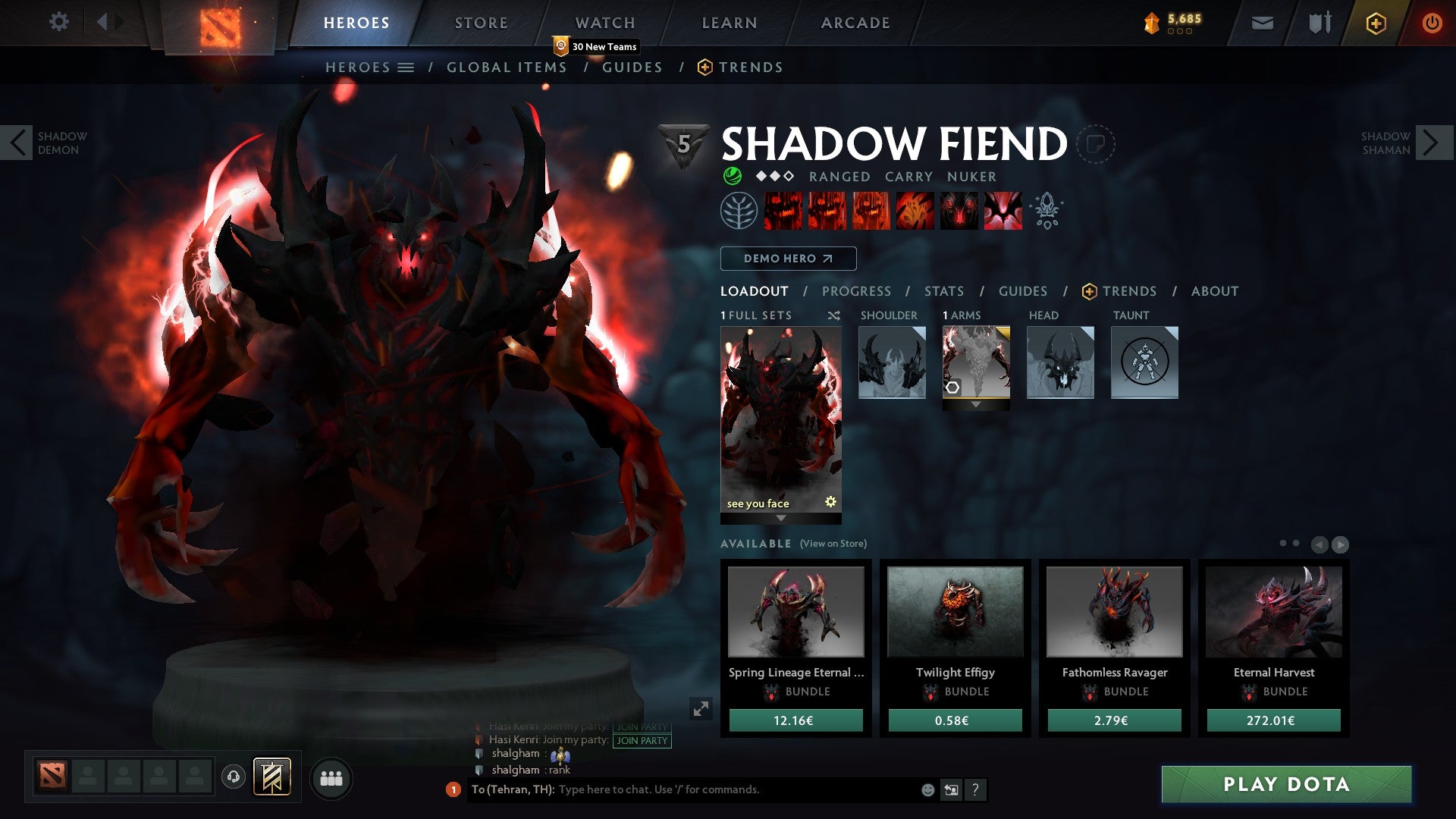Viewport: 1456px width, 819px height.
Task: Open the settings gear in the top-left
Action: point(59,22)
